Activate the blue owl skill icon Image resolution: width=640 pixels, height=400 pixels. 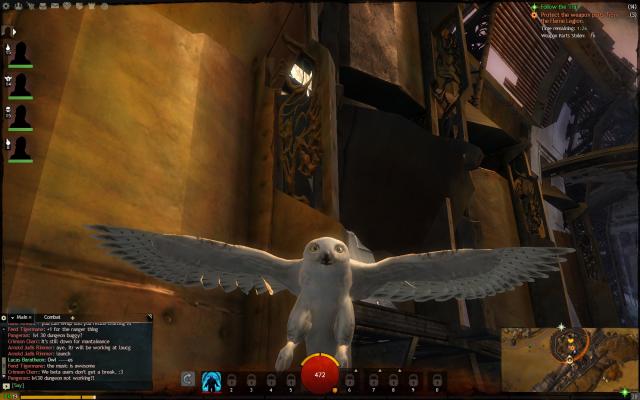tap(211, 380)
